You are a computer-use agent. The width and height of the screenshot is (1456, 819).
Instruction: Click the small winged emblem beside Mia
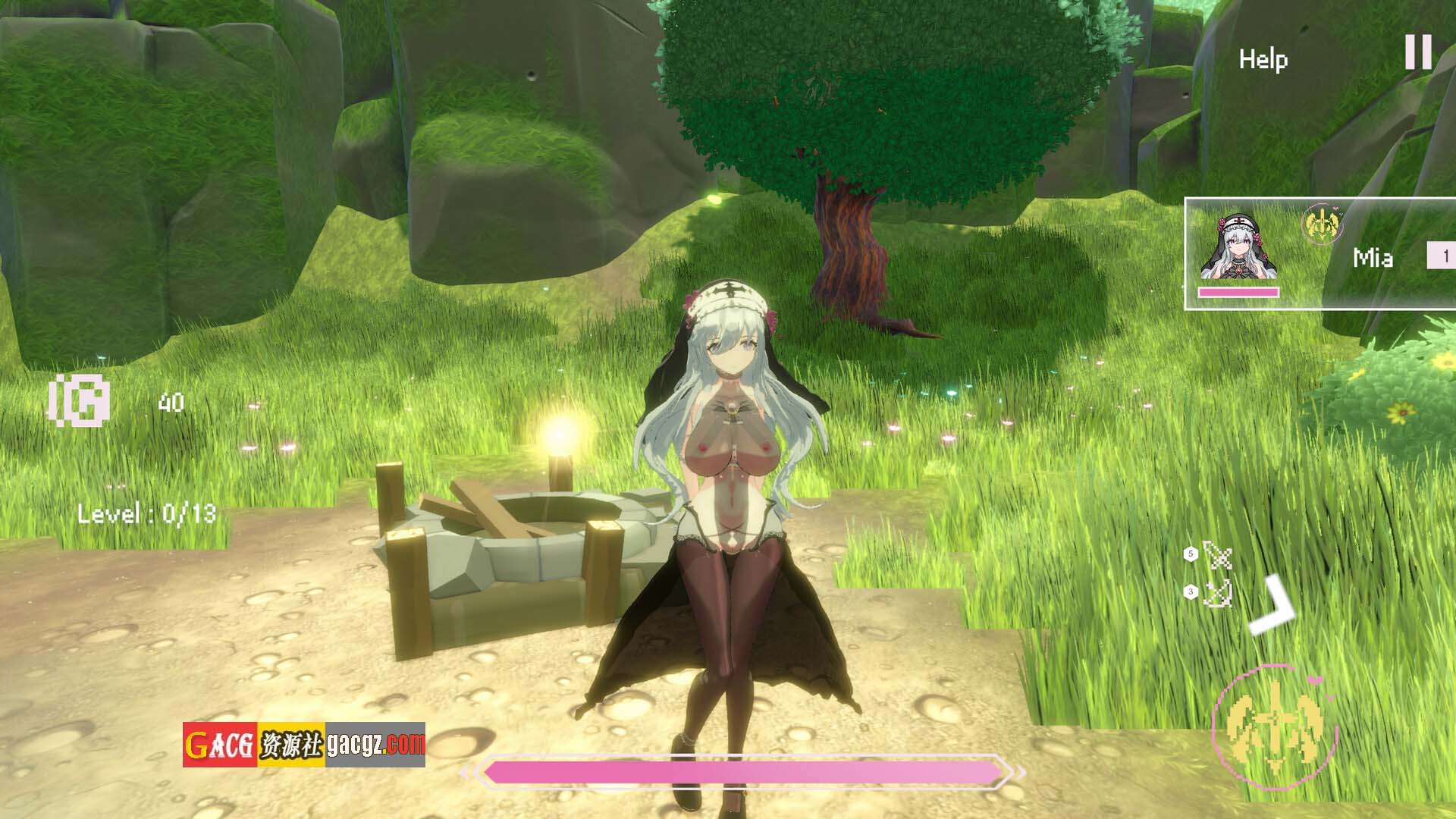[x=1322, y=225]
